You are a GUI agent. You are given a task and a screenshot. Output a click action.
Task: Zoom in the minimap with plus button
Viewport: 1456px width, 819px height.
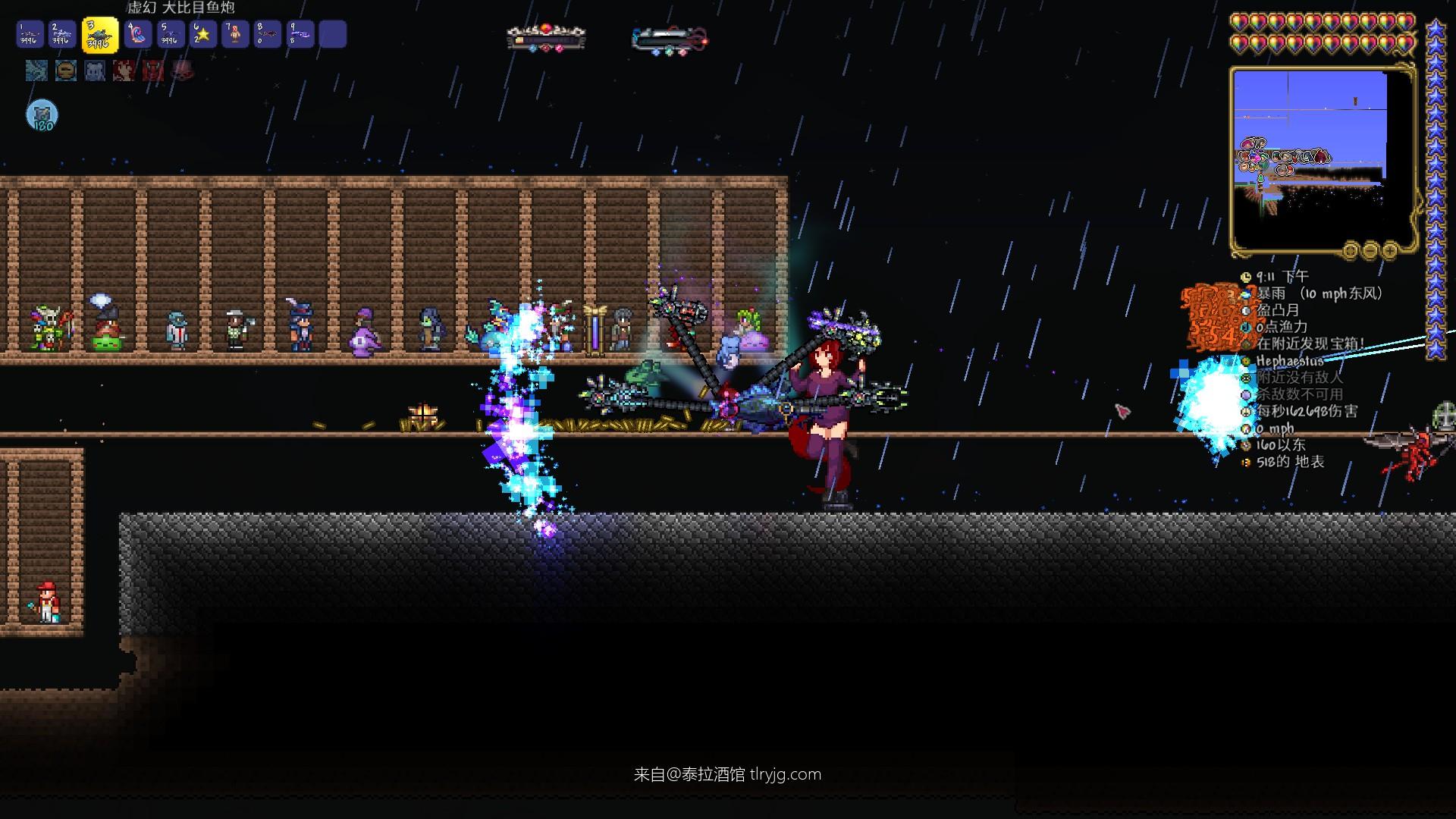[x=1390, y=249]
